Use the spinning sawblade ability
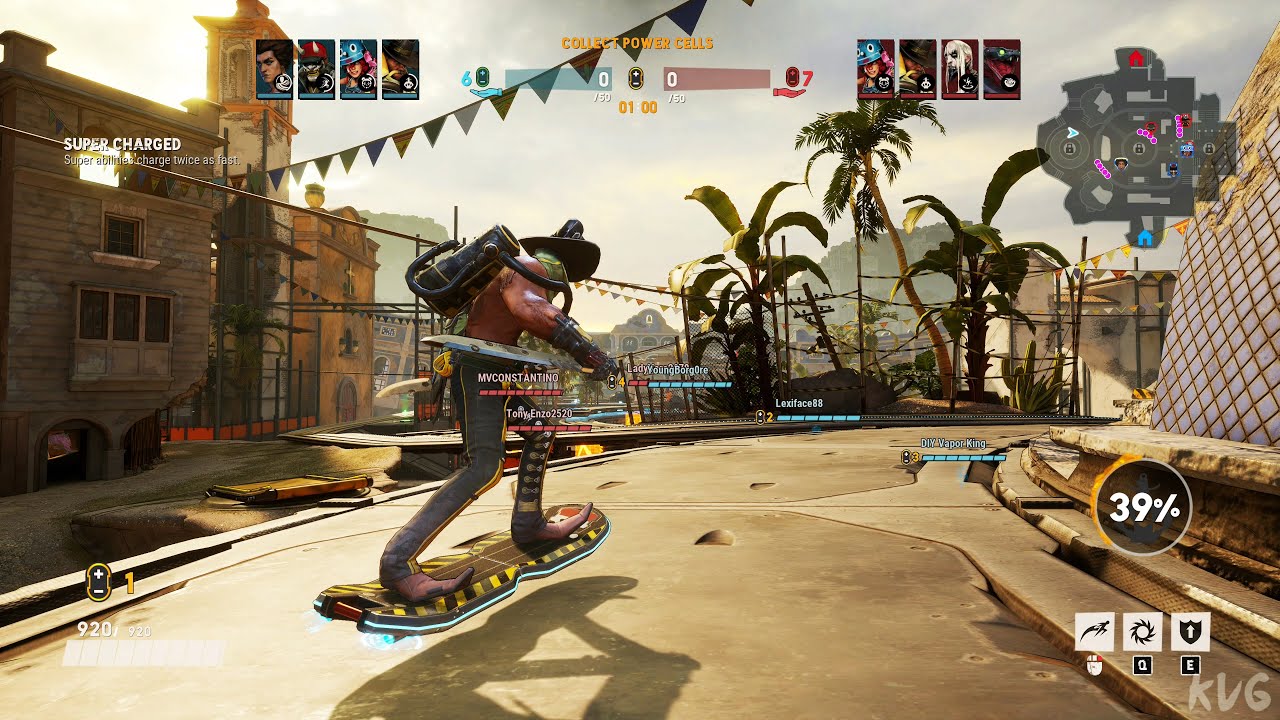The height and width of the screenshot is (720, 1280). click(x=1142, y=632)
